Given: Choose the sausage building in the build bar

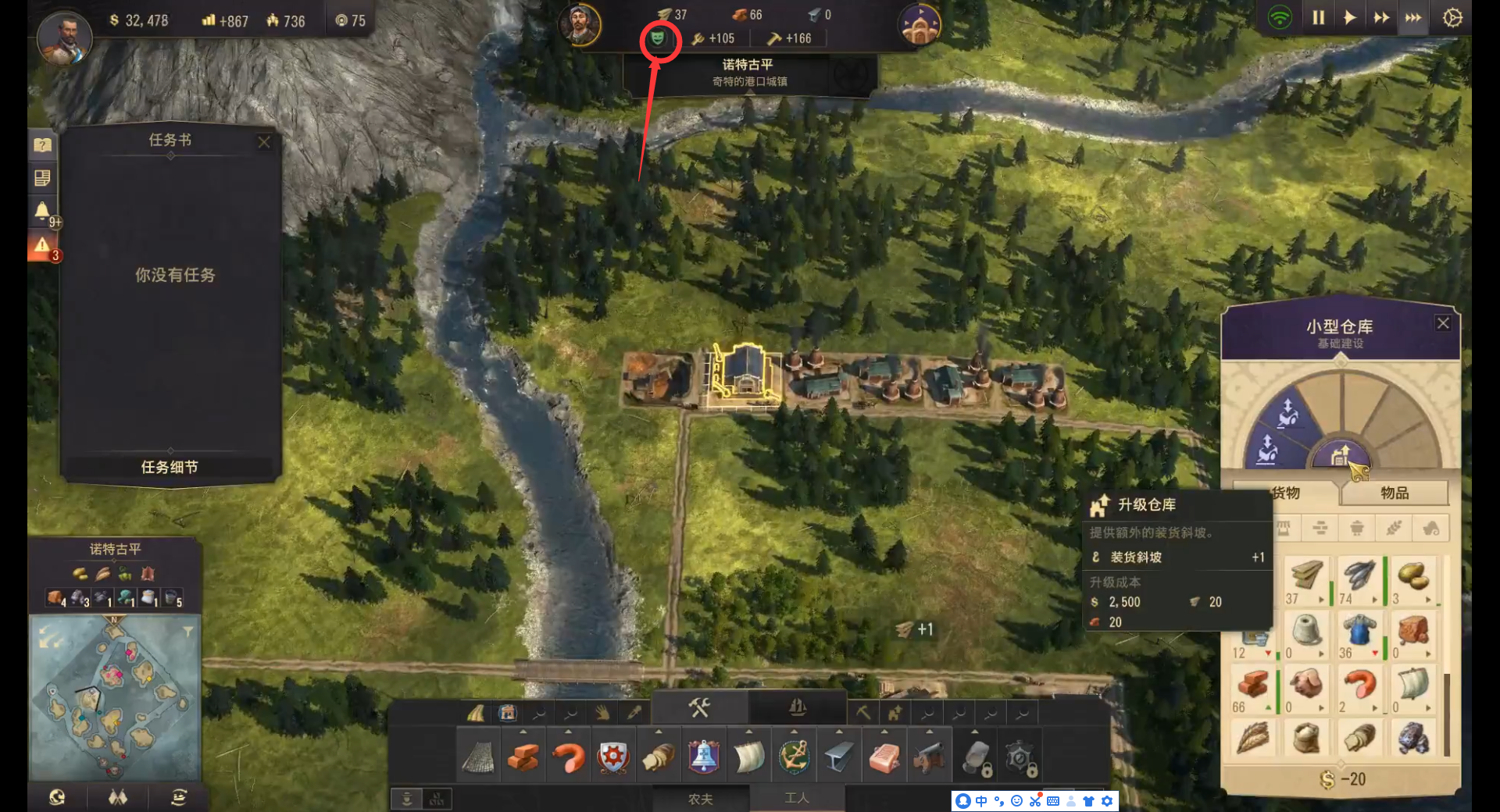Looking at the screenshot, I should click(x=568, y=757).
